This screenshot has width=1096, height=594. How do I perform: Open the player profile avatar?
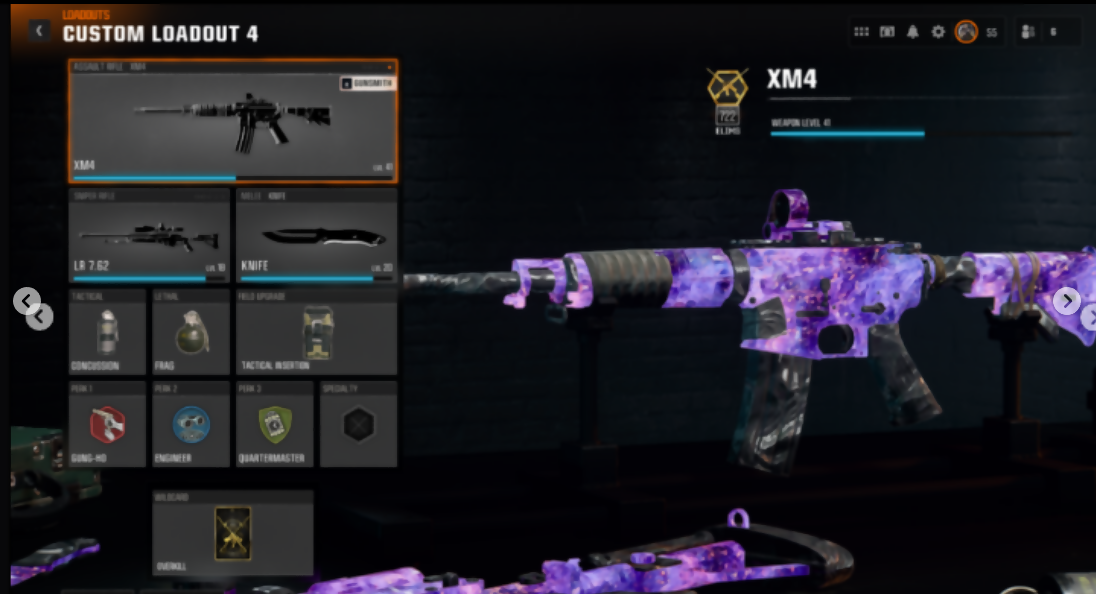[966, 32]
